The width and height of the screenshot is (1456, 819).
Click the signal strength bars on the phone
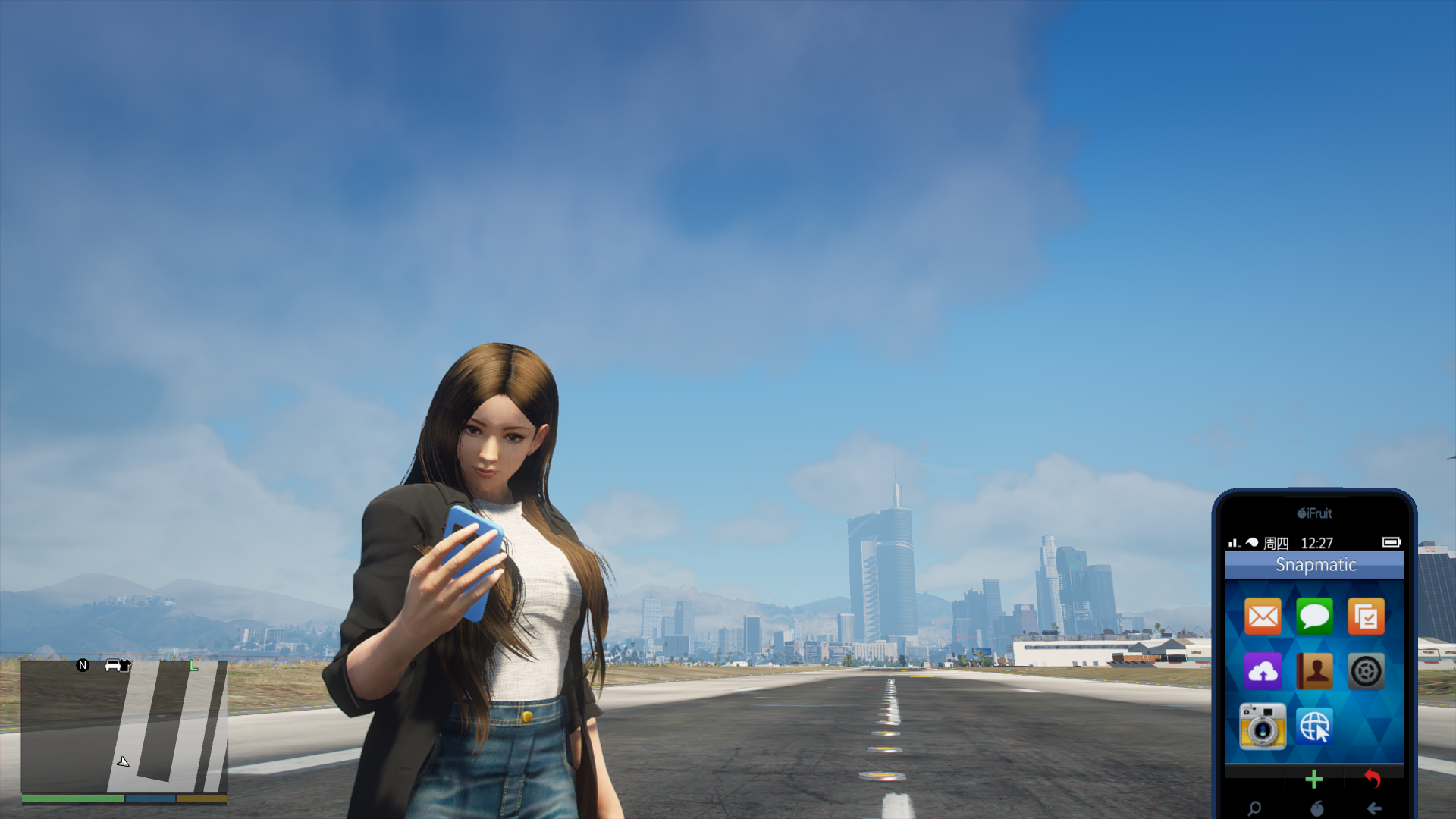[x=1235, y=543]
